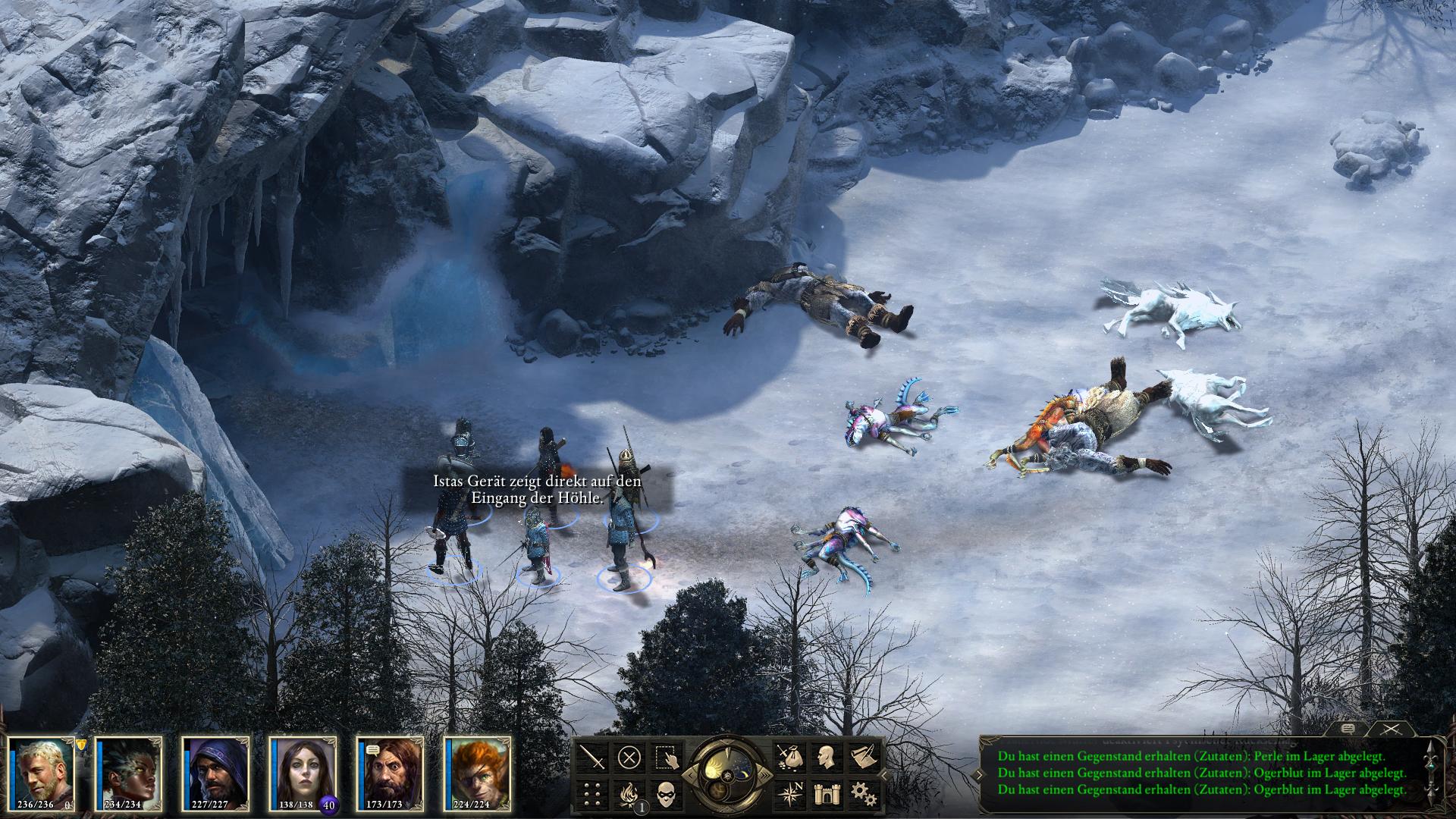Select the blond bearded party leader portrait
This screenshot has height=819, width=1456.
[x=42, y=772]
